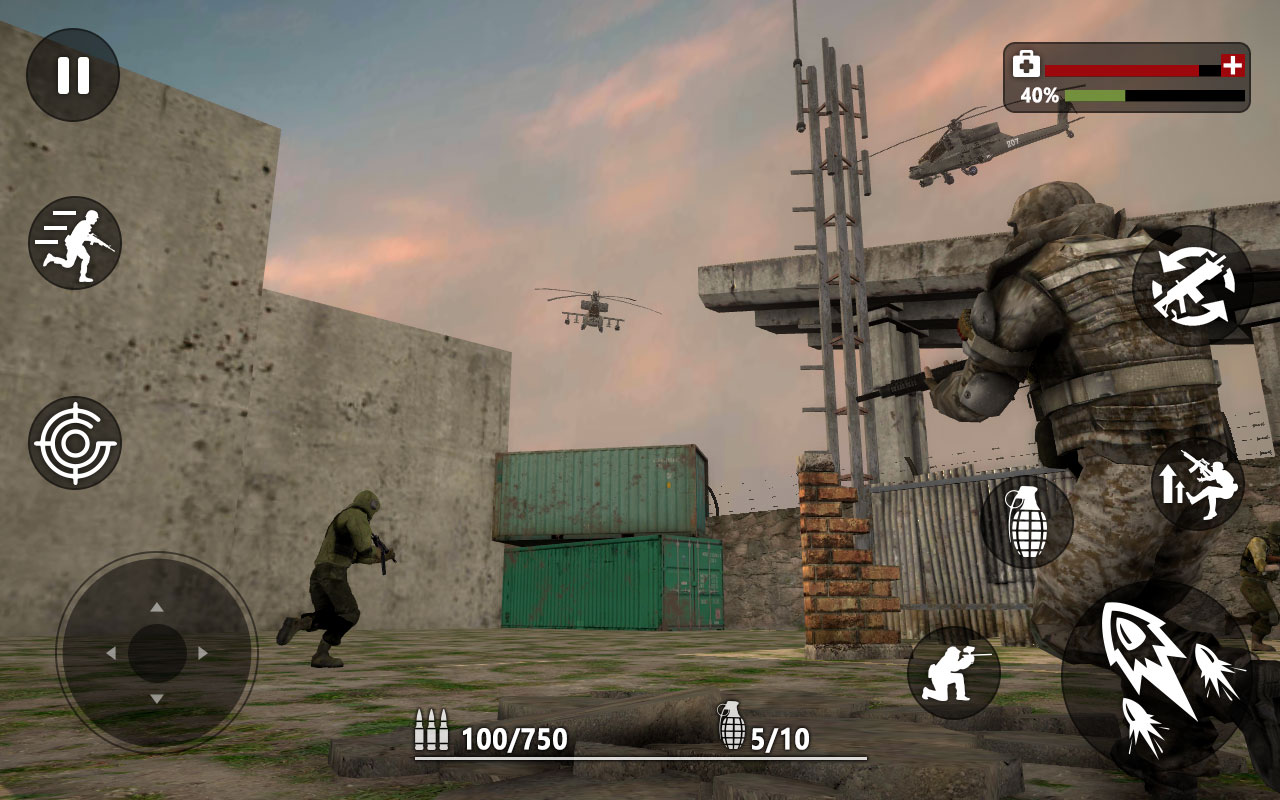Viewport: 1280px width, 800px height.
Task: Tap the medkit icon beside the health bar
Action: (x=1025, y=63)
